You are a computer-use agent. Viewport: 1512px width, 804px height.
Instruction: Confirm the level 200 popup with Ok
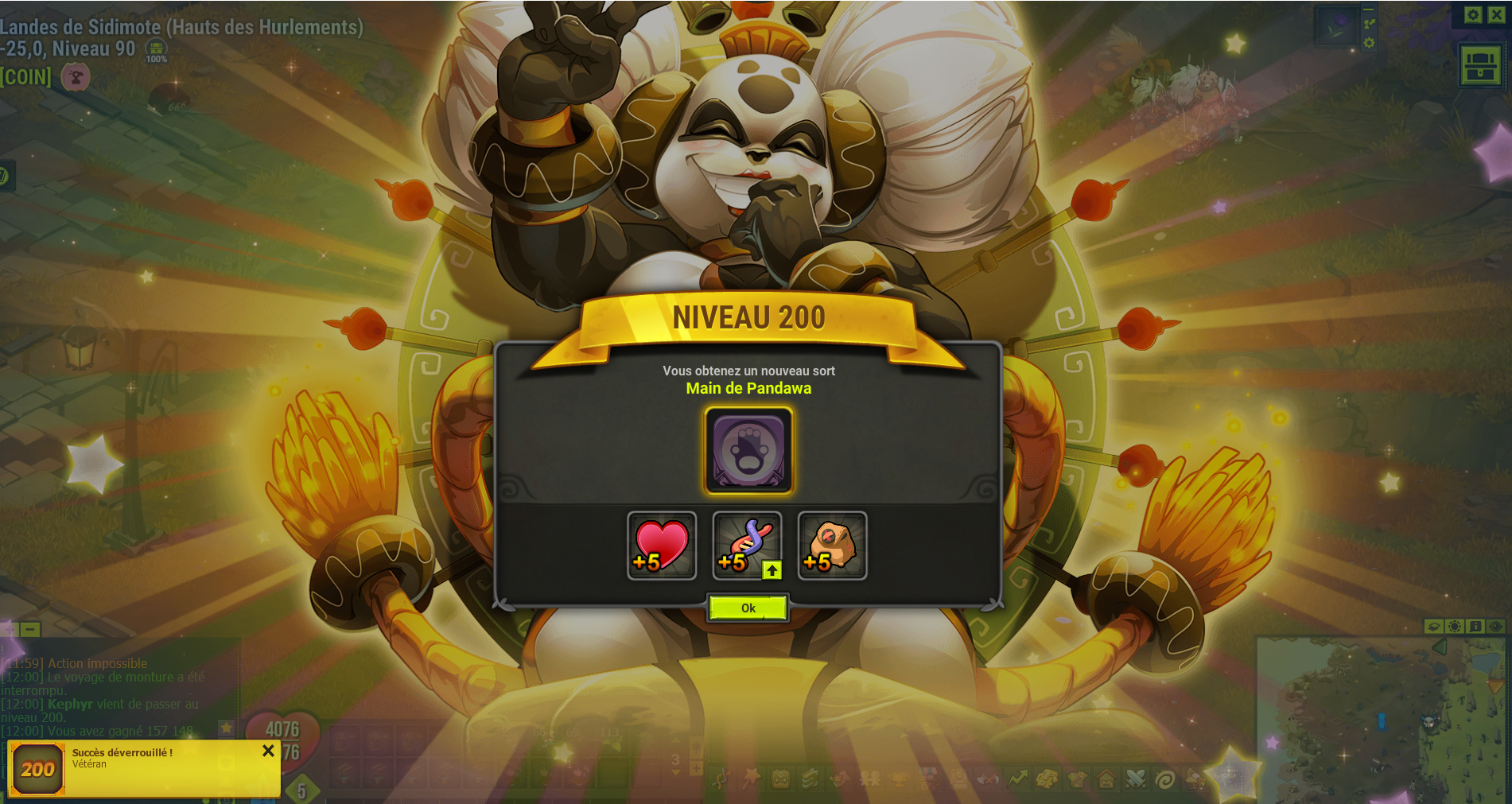pos(748,608)
